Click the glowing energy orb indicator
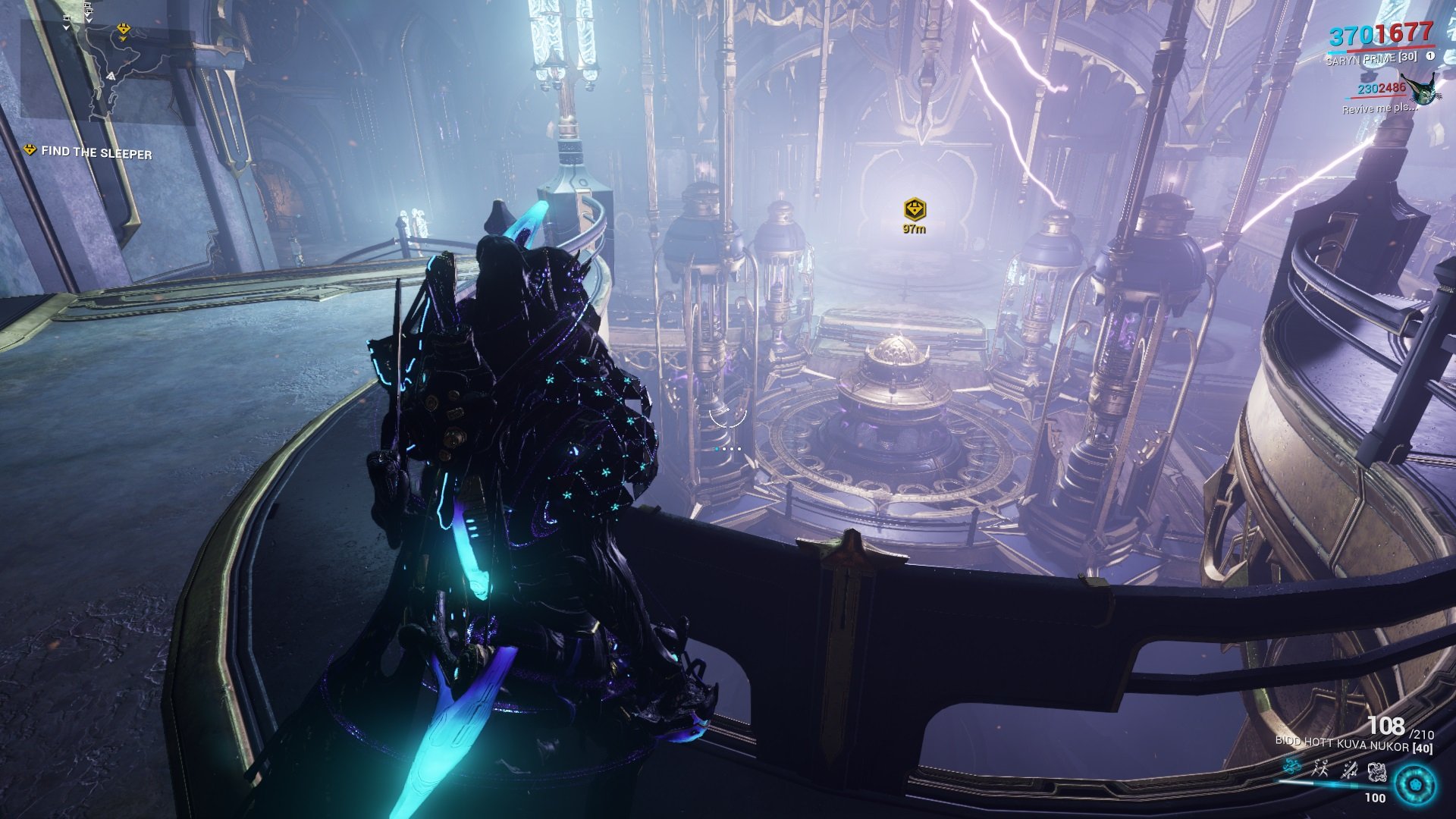Viewport: 1456px width, 819px height. click(x=1417, y=784)
